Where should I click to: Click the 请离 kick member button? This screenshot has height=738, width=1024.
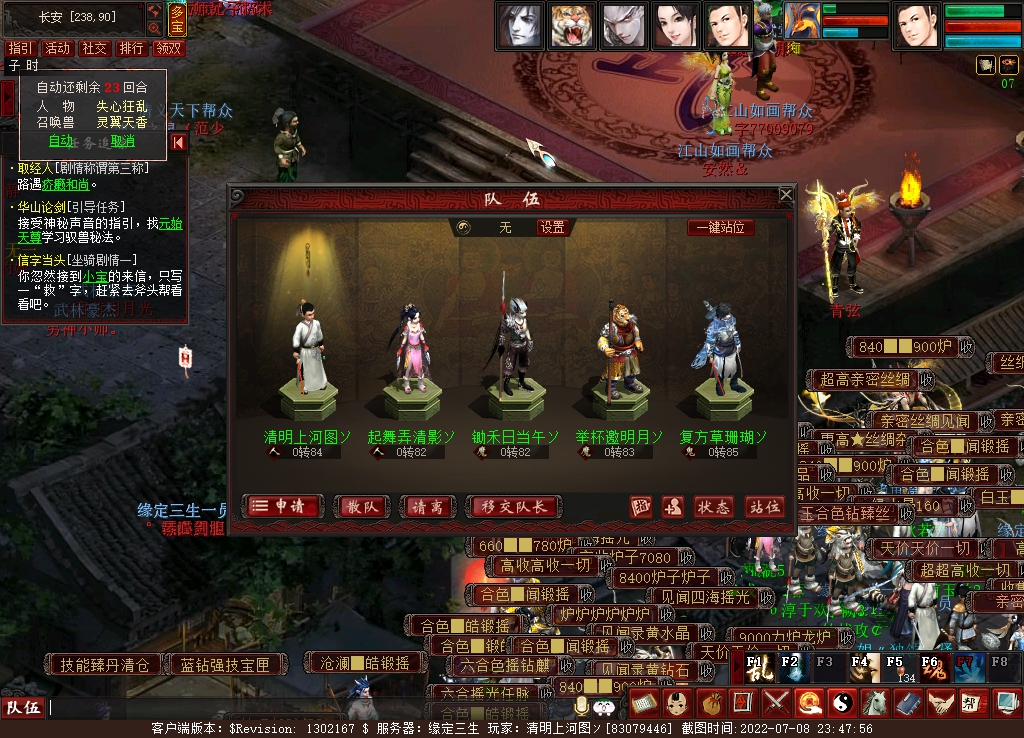427,507
